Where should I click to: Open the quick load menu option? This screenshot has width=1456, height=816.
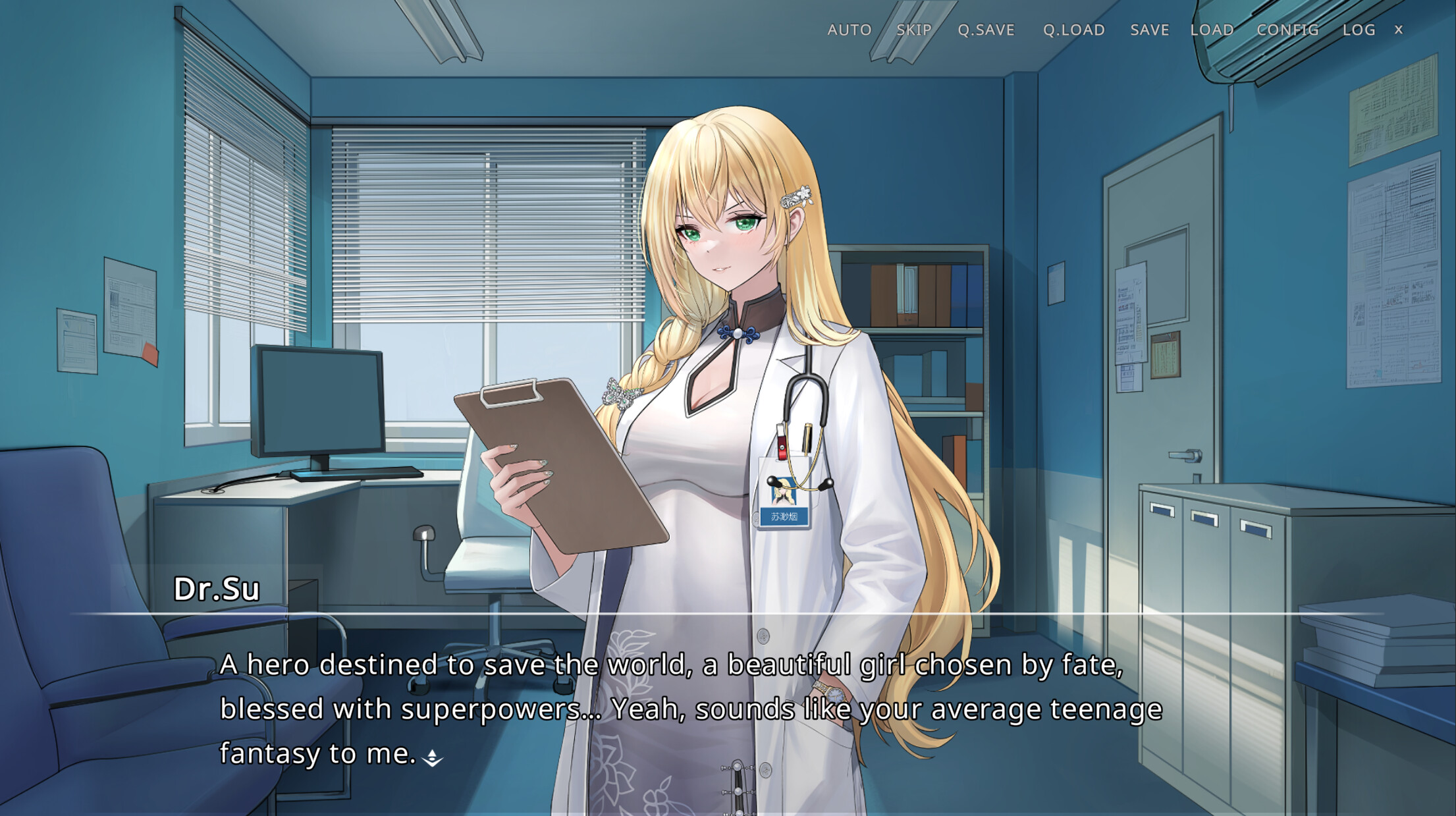coord(1074,30)
